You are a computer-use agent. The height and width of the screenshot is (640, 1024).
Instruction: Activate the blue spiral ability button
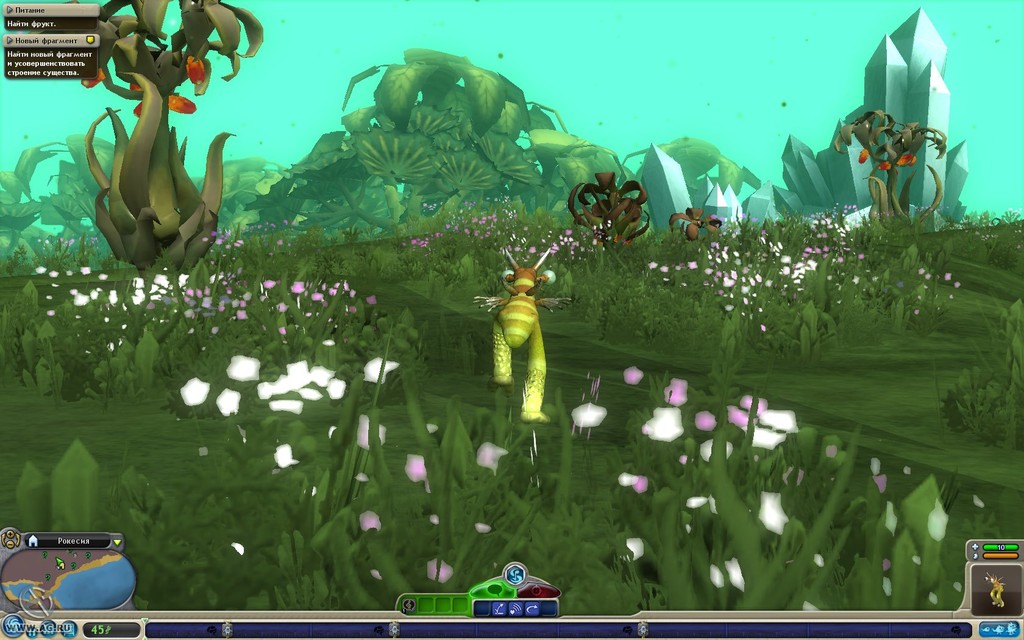coord(515,574)
